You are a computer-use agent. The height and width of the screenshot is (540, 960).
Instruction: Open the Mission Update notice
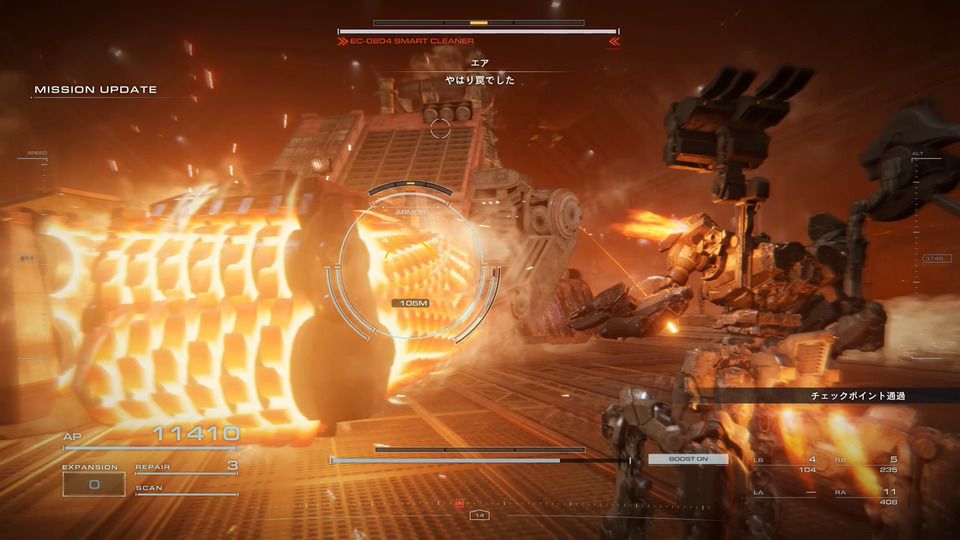tap(96, 90)
